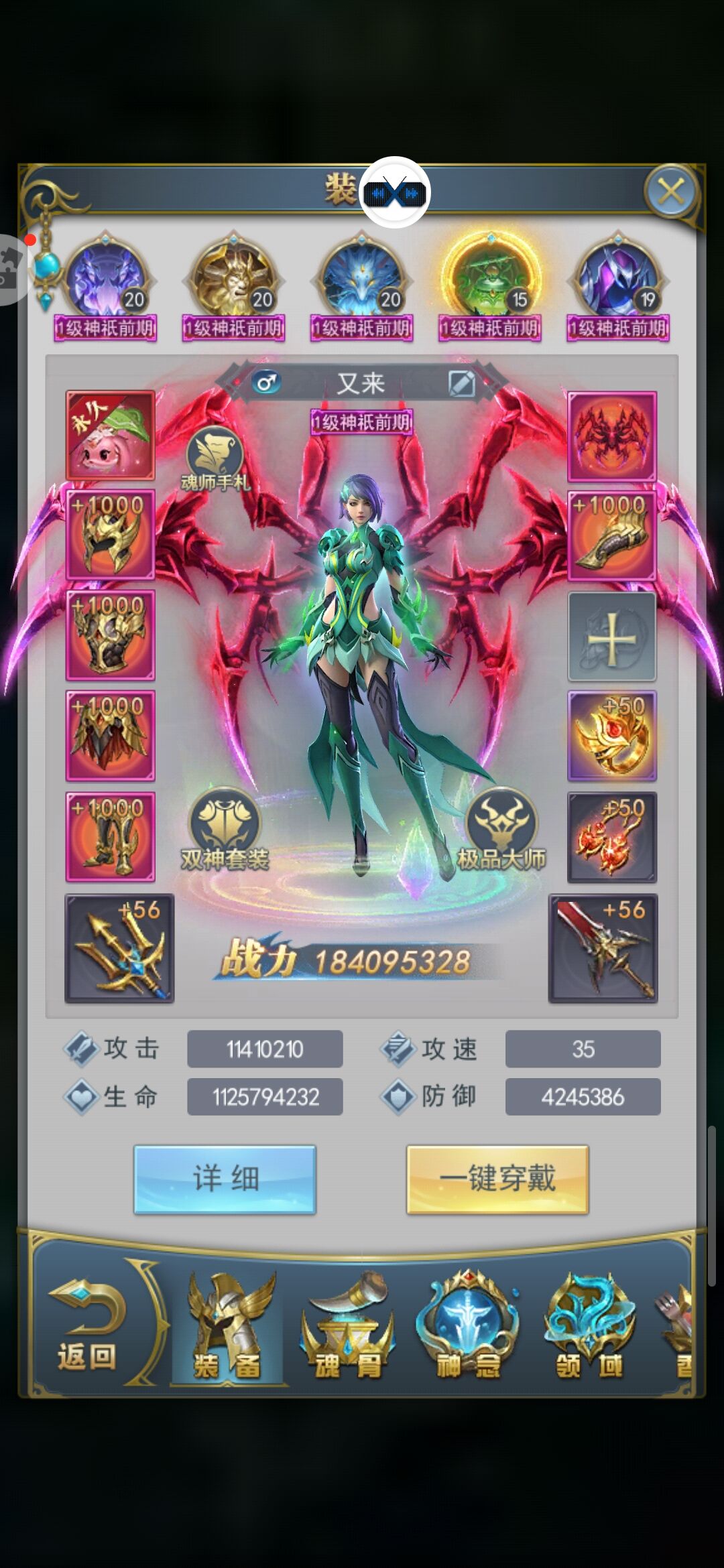Open the floating gamepad overlay button

pyautogui.click(x=395, y=193)
